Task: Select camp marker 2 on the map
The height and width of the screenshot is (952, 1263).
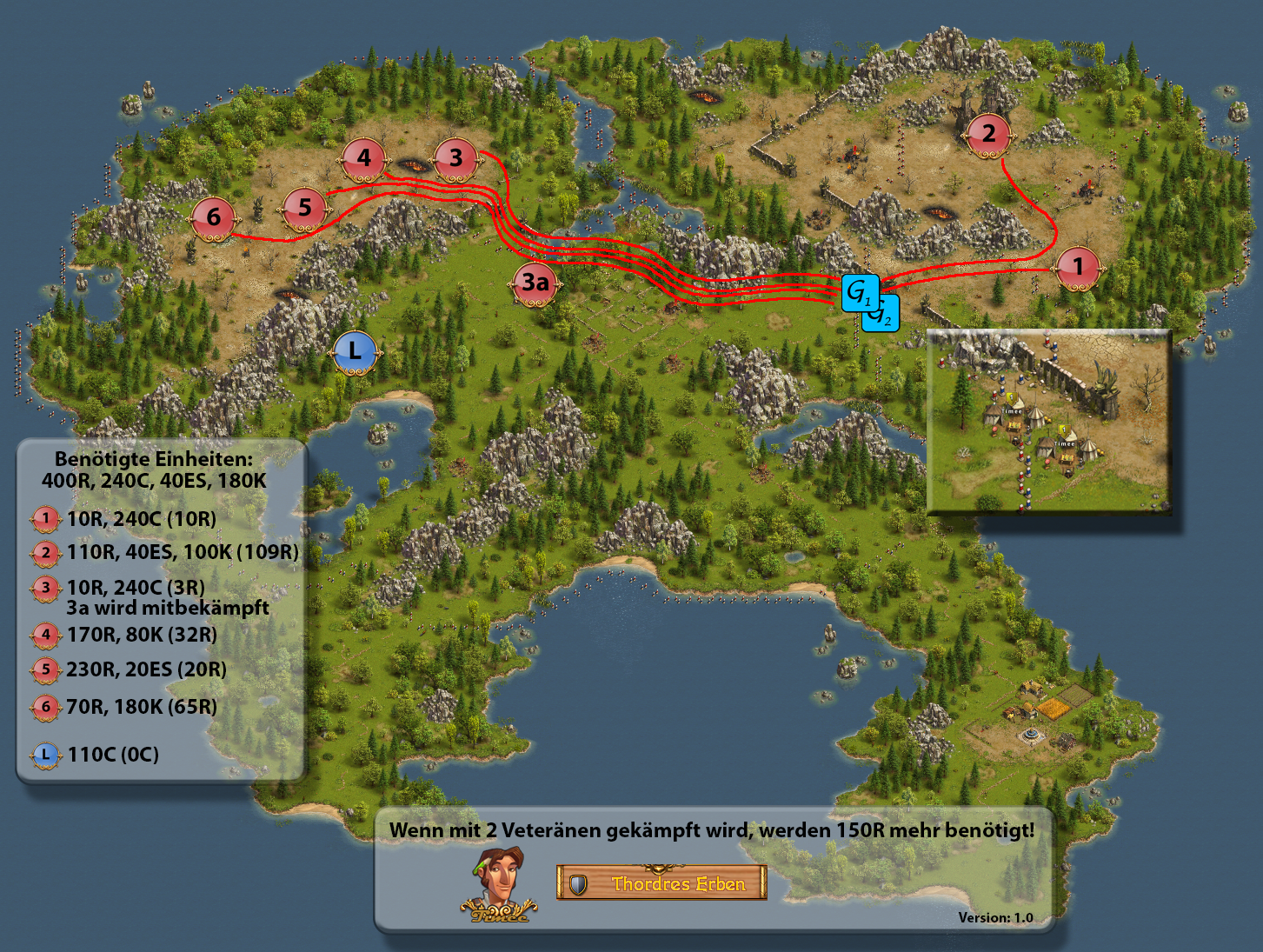Action: pyautogui.click(x=988, y=134)
